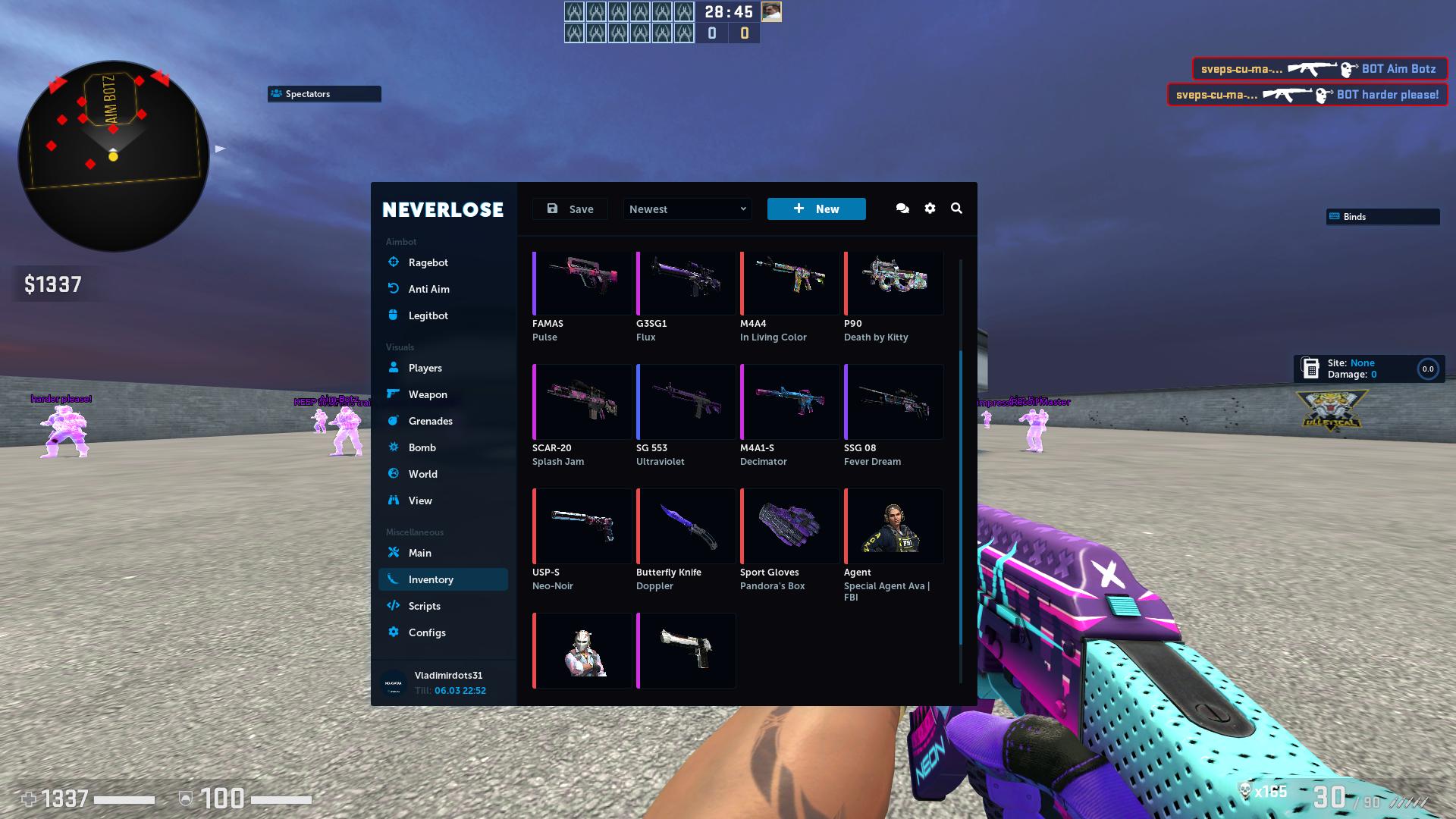Select the Butterfly Knife Doppler skin
1456x819 pixels.
click(x=686, y=526)
